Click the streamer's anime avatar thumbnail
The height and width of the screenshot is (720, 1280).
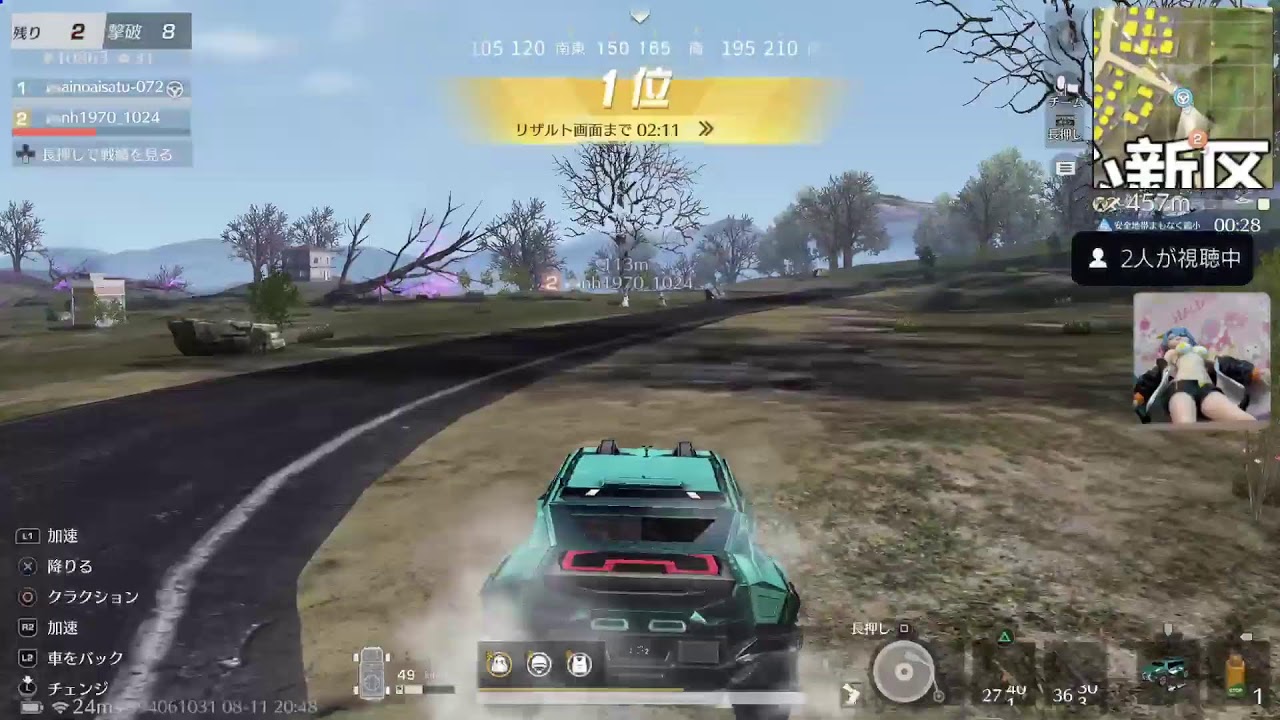coord(1202,358)
